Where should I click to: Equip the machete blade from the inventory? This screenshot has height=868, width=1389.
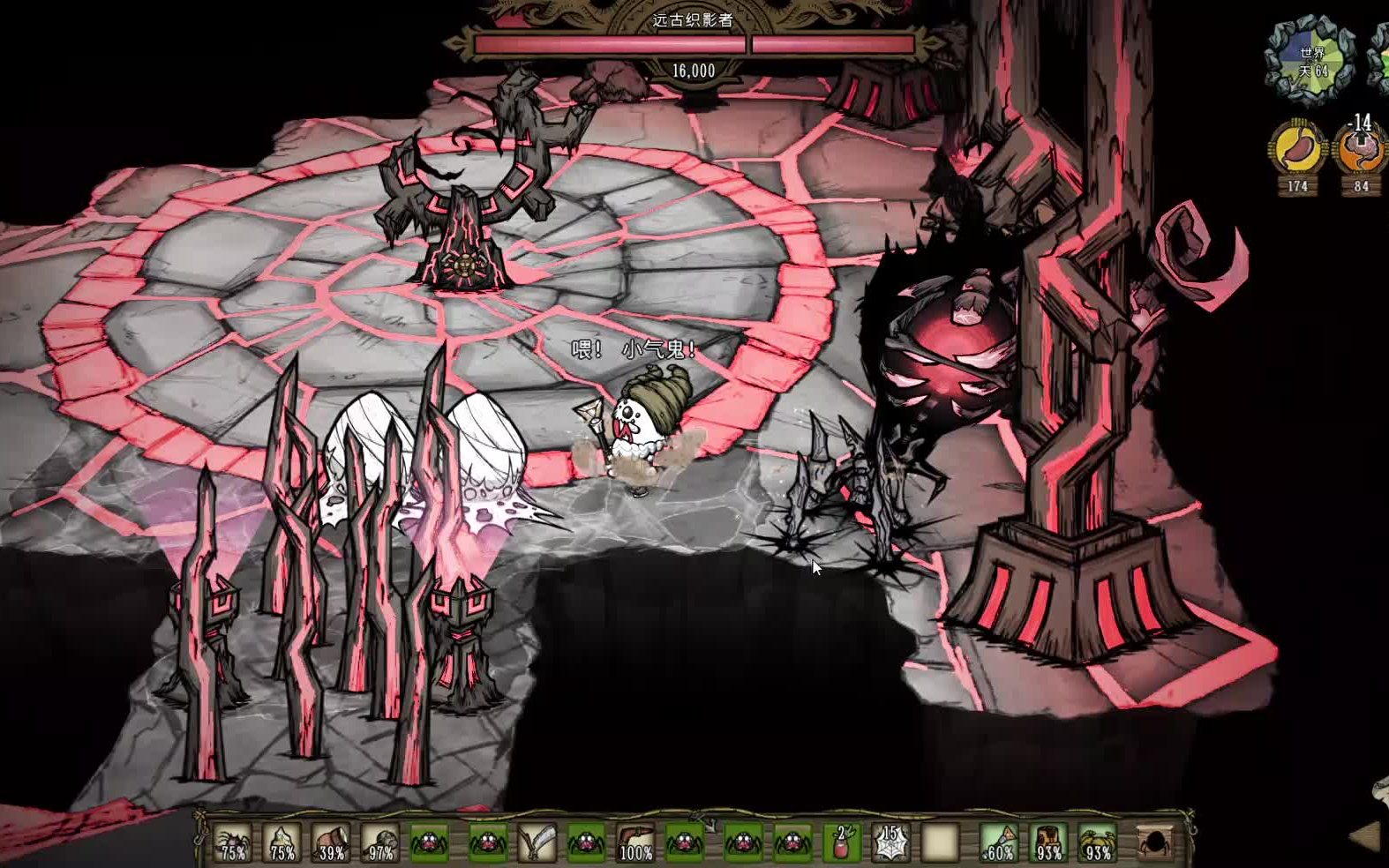click(x=537, y=843)
